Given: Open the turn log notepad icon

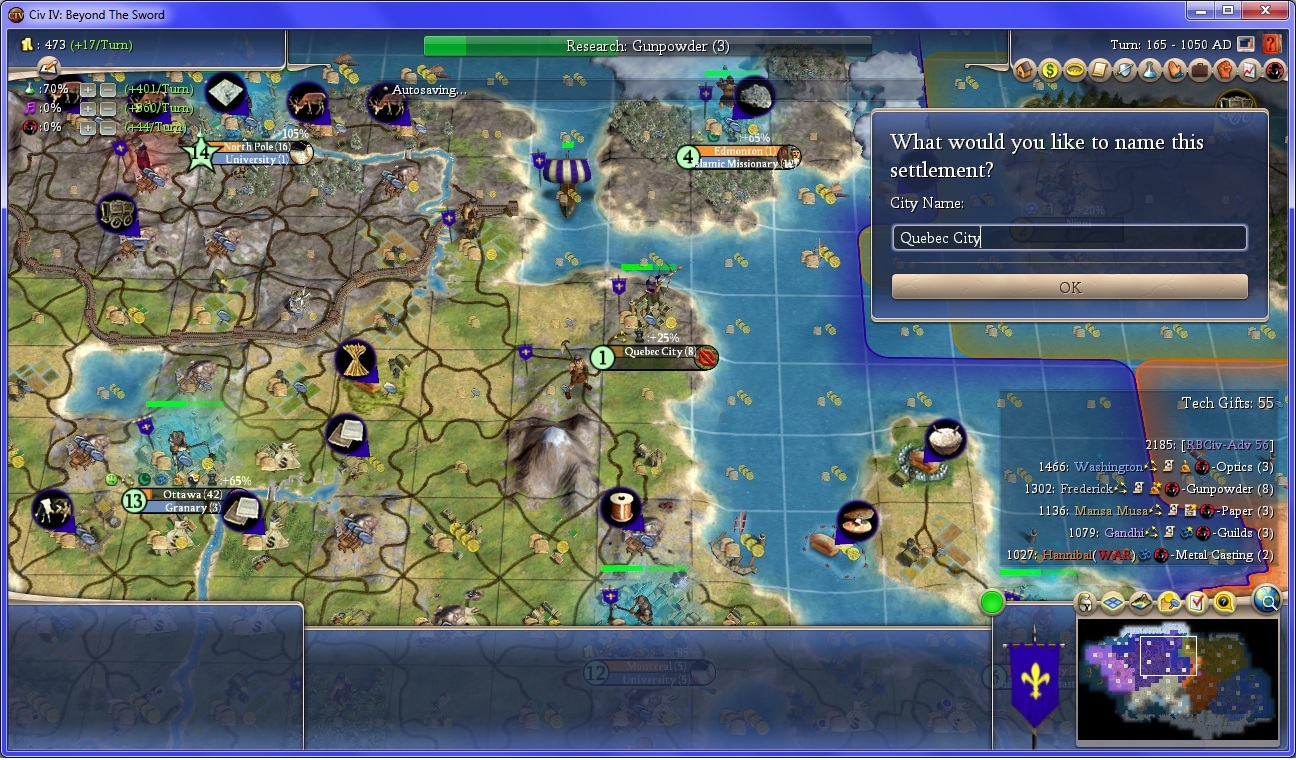Looking at the screenshot, I should point(48,66).
